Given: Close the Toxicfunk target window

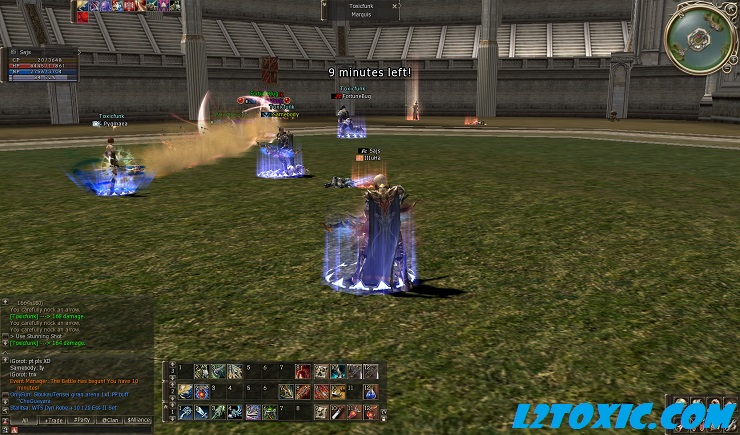Looking at the screenshot, I should (395, 6).
